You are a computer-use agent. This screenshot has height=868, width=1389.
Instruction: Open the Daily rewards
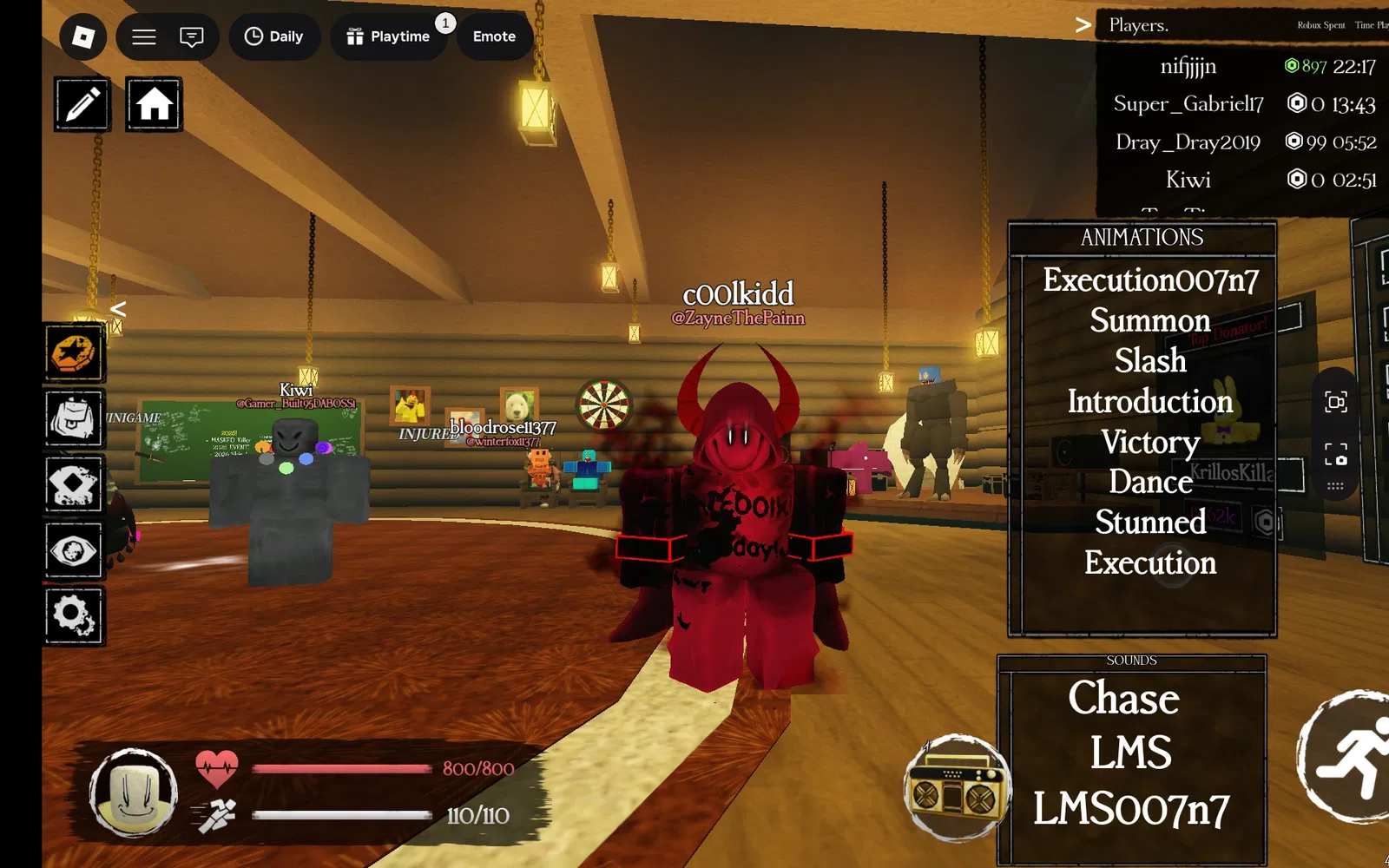pyautogui.click(x=273, y=36)
